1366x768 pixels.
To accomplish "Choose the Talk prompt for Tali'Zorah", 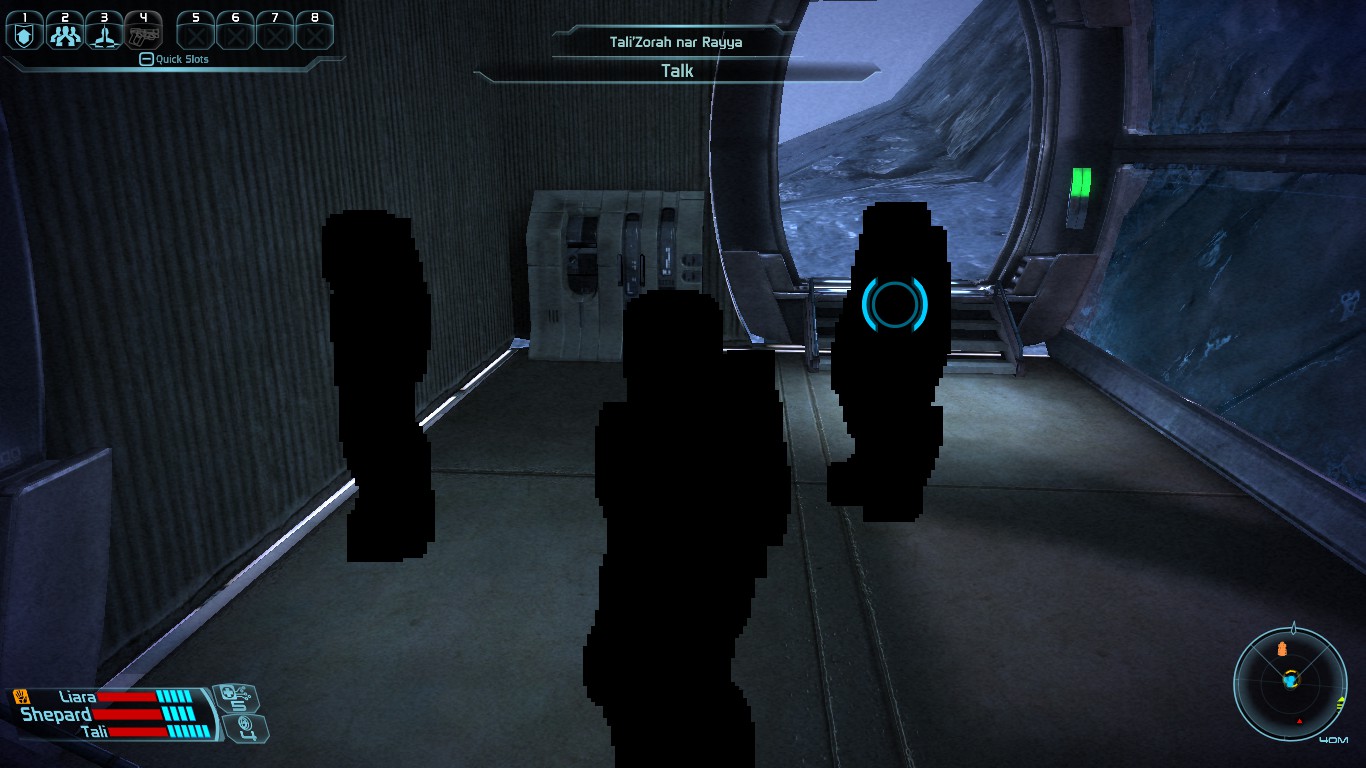I will click(x=677, y=71).
